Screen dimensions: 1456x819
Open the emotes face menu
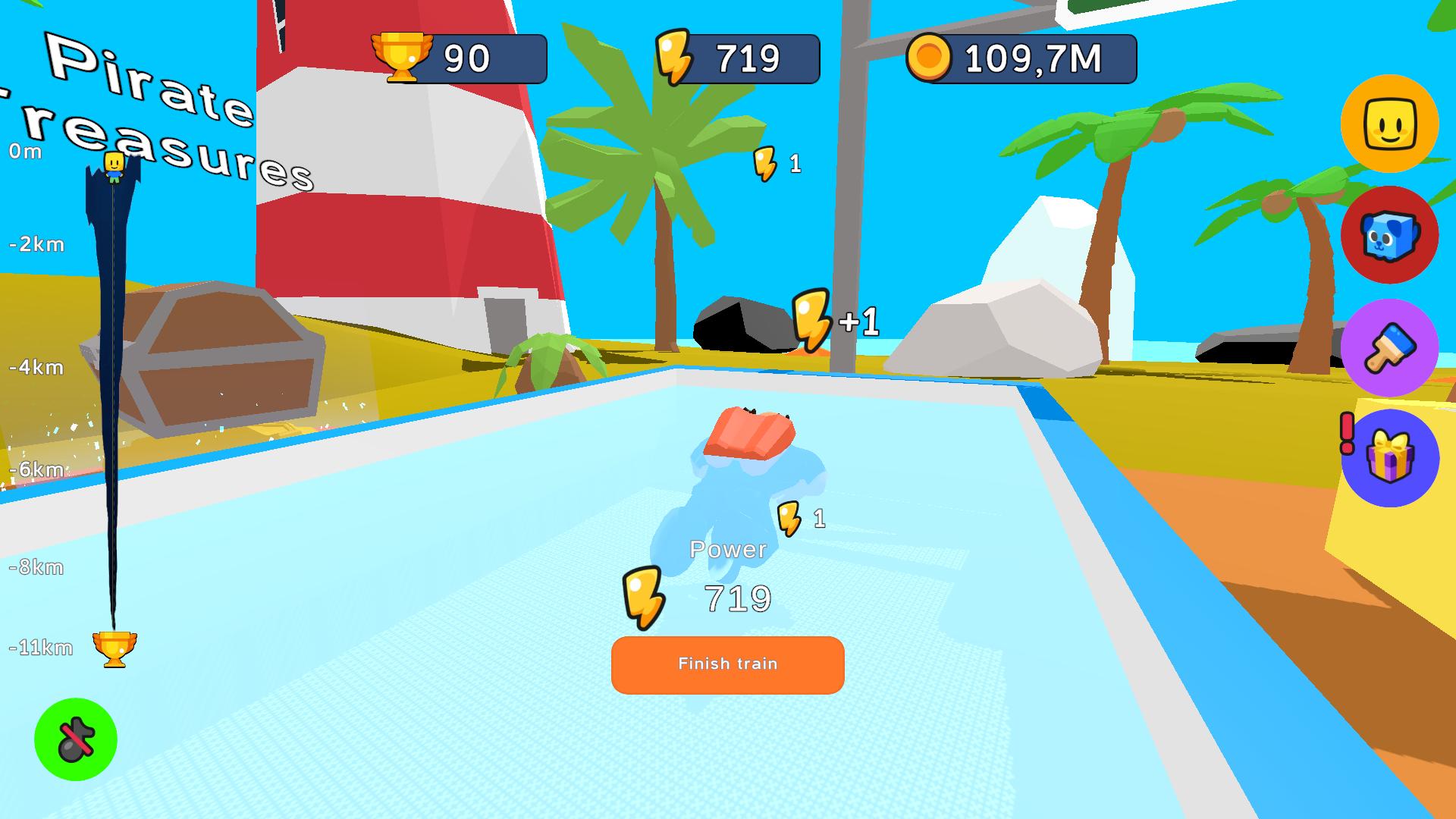1390,124
